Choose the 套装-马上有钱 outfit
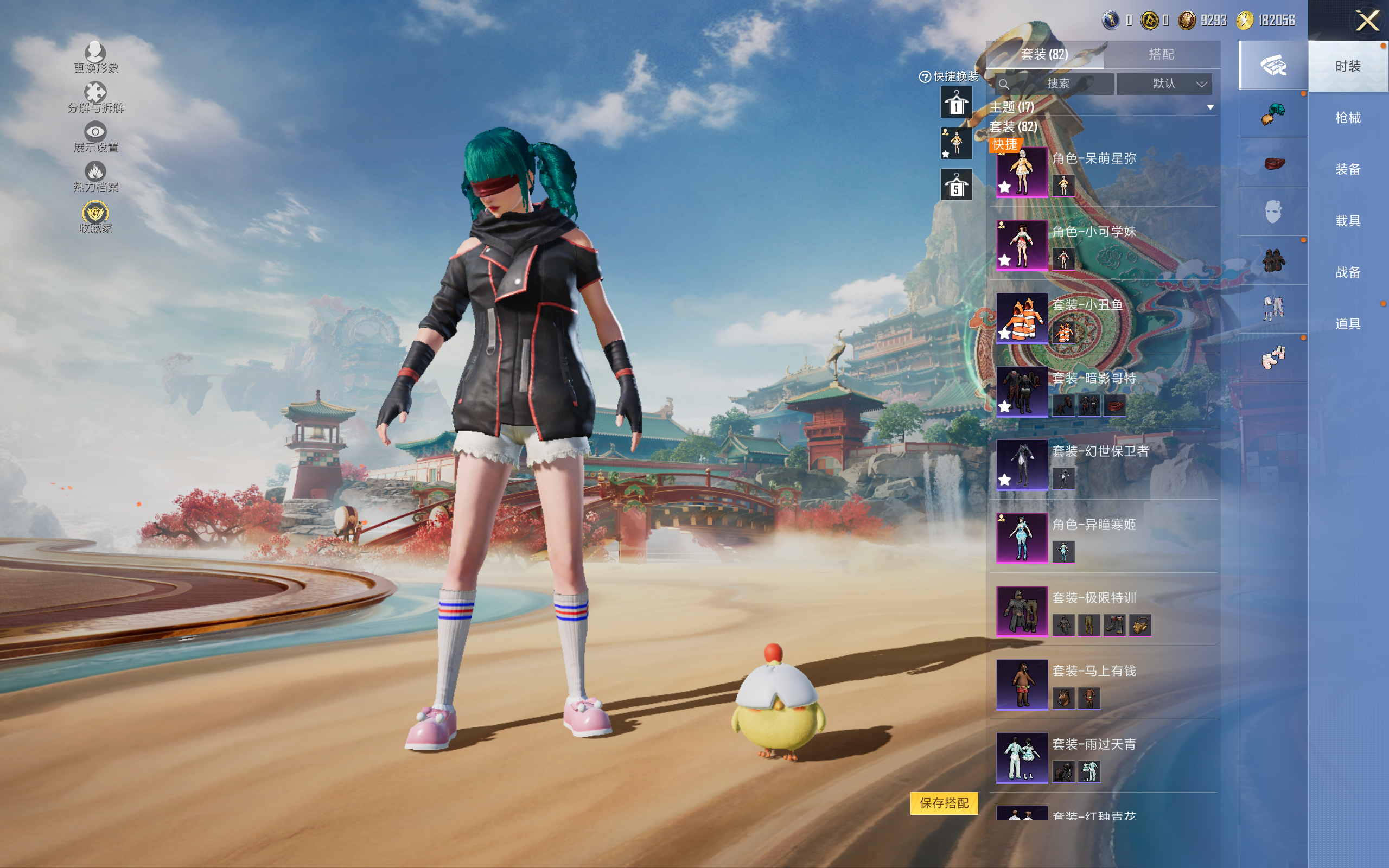 tap(1022, 684)
